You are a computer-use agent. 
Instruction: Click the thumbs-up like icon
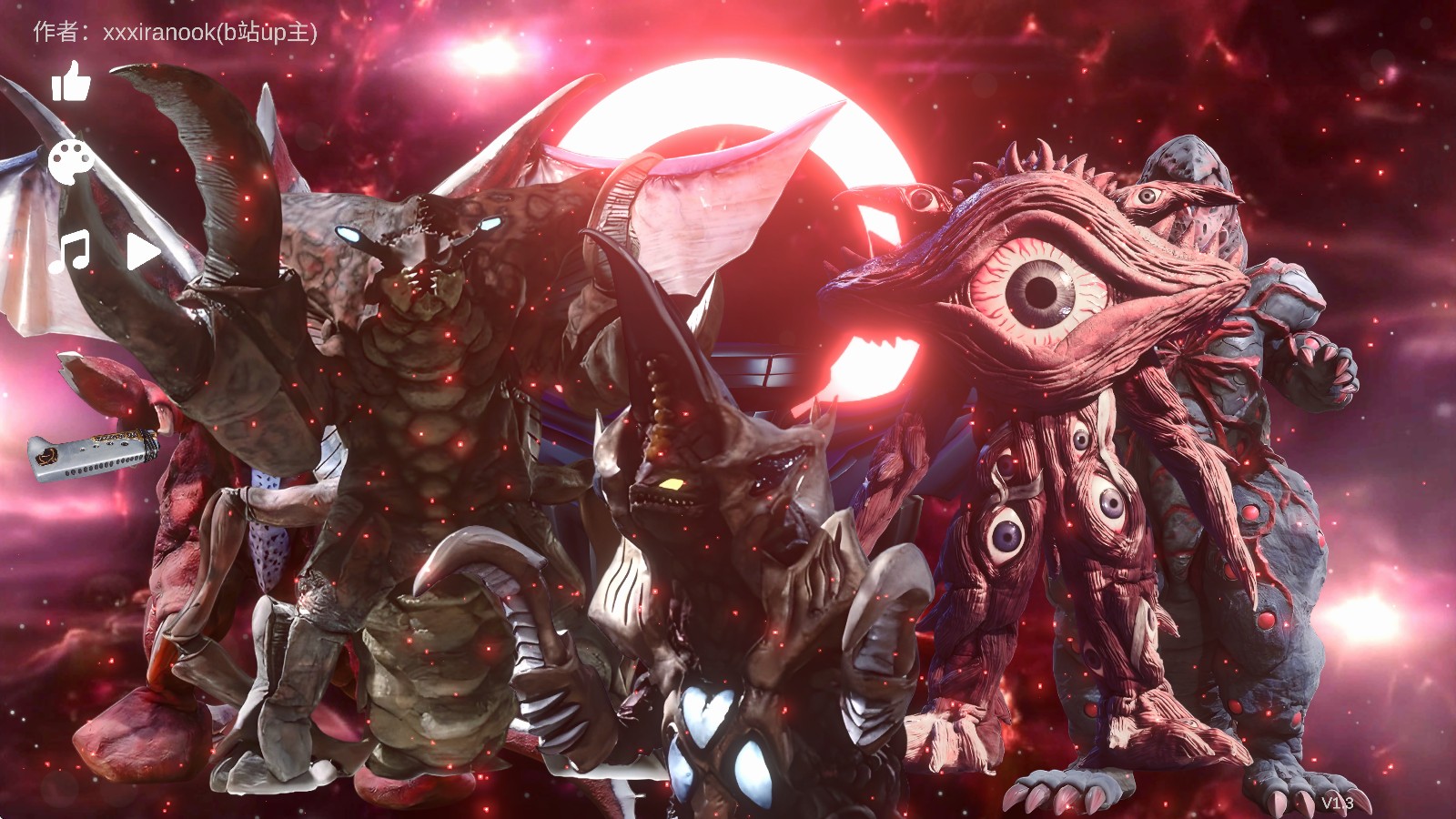[71, 82]
